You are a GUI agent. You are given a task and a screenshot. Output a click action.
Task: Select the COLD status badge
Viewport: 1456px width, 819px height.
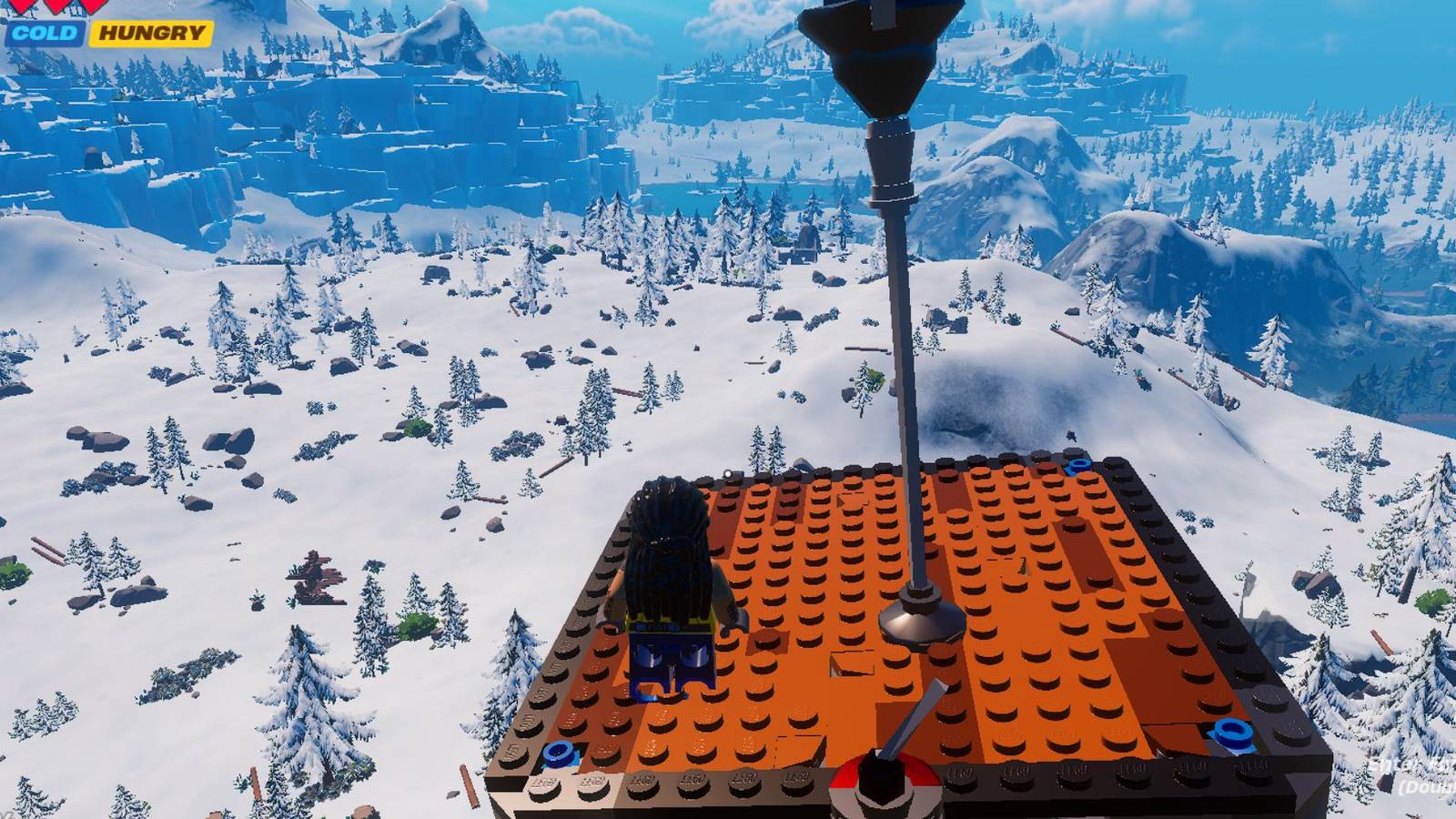(x=45, y=33)
